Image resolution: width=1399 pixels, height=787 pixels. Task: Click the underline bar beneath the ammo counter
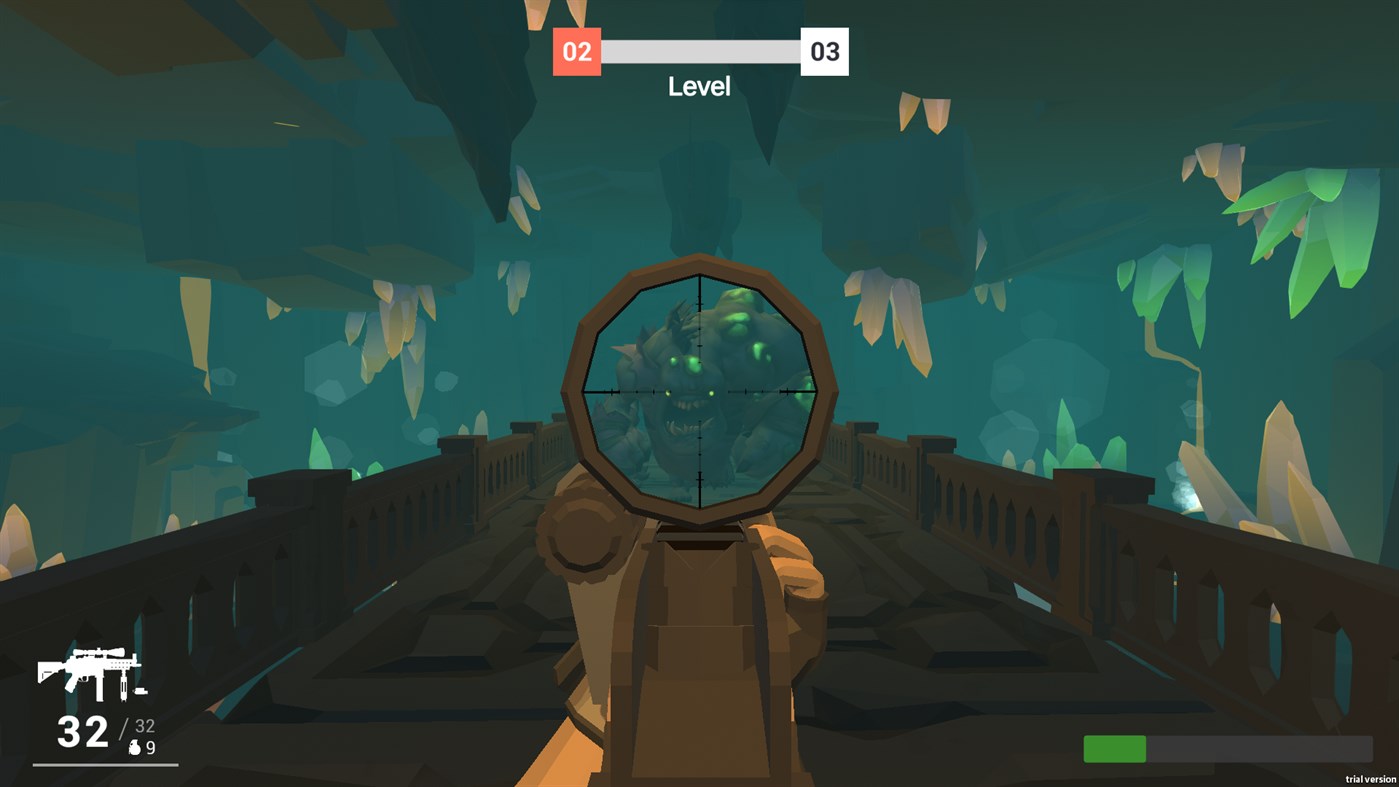pyautogui.click(x=106, y=765)
